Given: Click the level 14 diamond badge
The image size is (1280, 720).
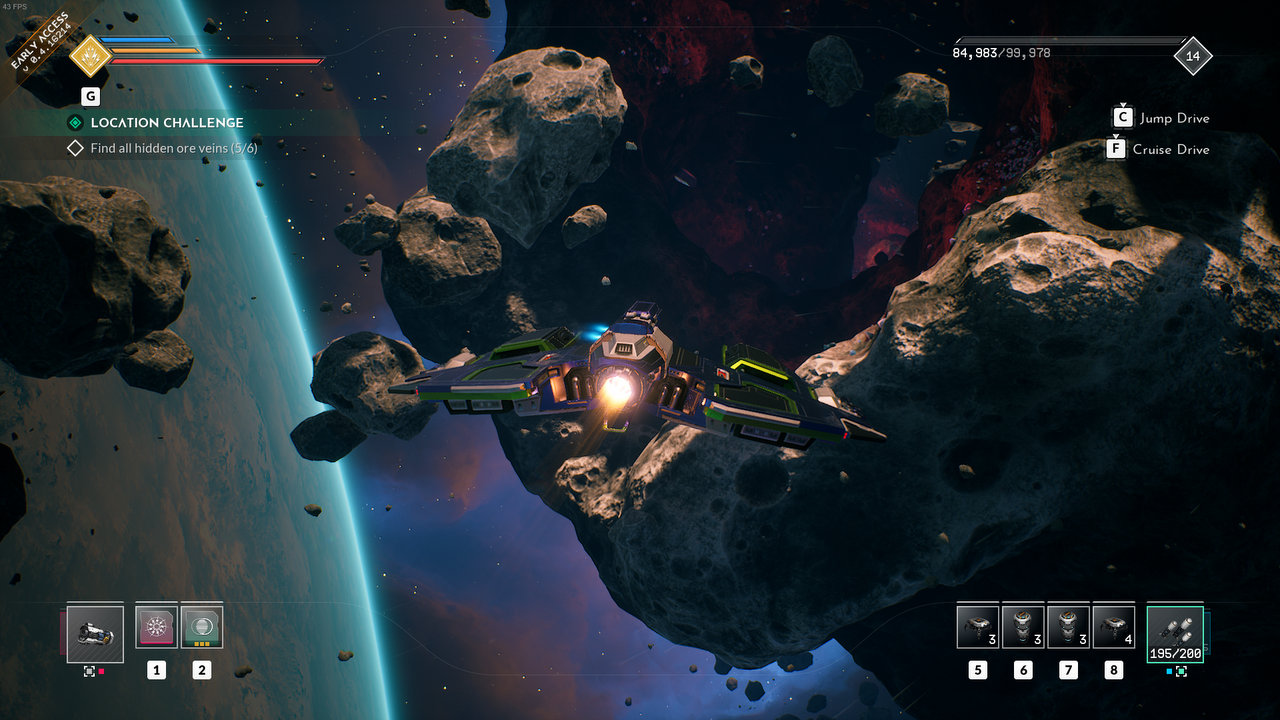Looking at the screenshot, I should click(1192, 56).
